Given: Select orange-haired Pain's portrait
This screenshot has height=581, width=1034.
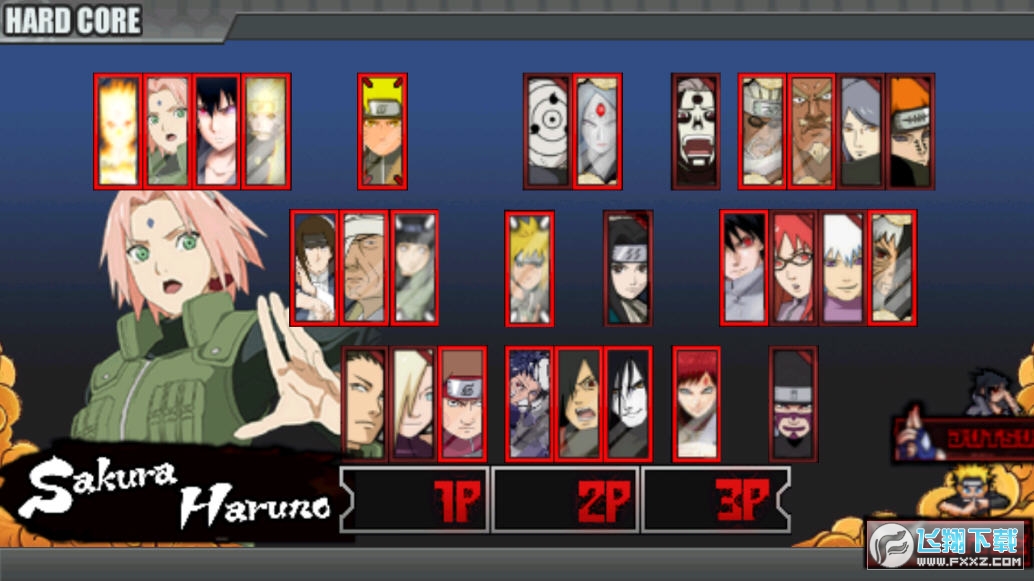Looking at the screenshot, I should tap(910, 131).
